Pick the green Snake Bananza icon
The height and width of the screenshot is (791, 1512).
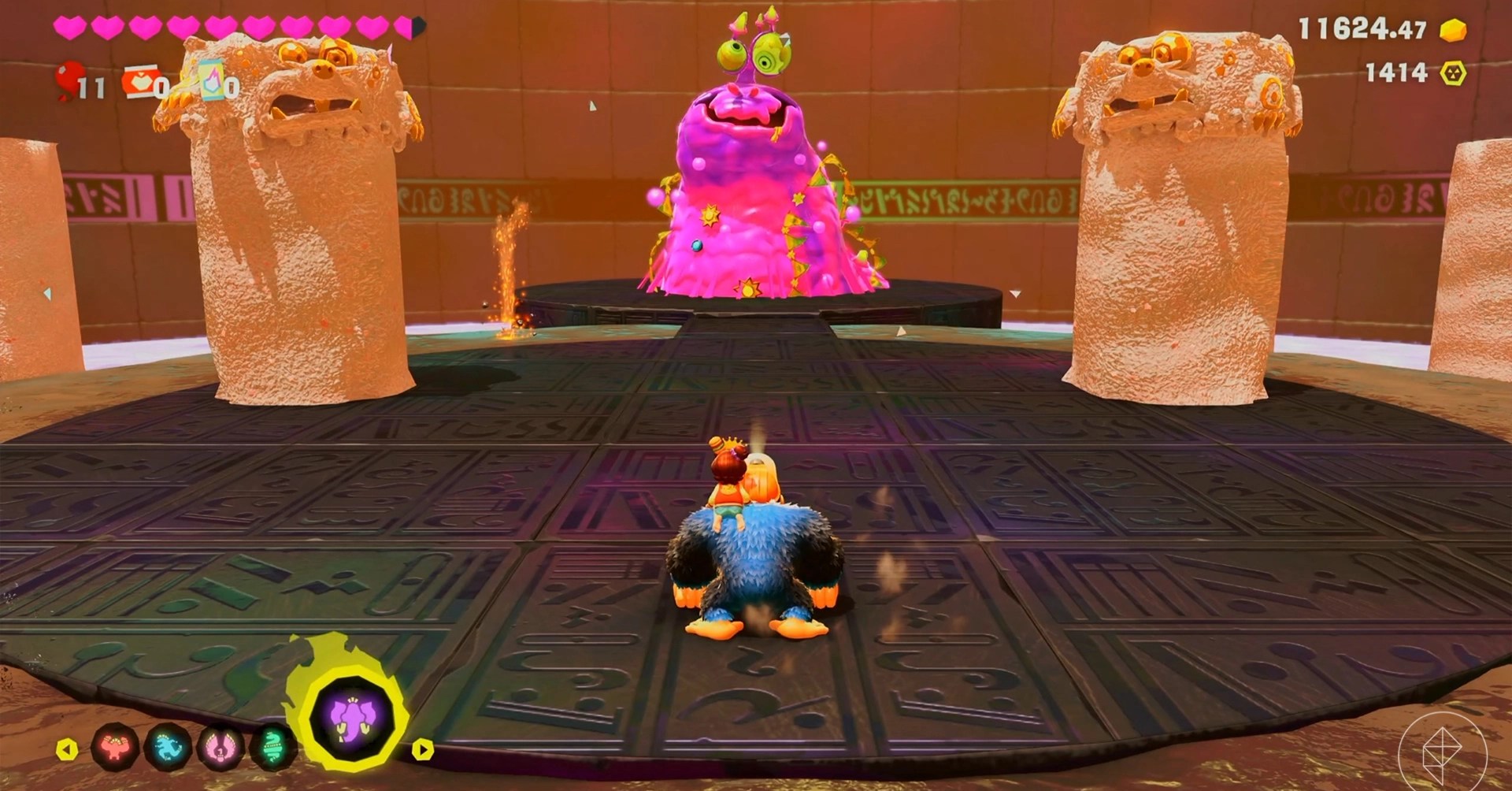point(272,745)
